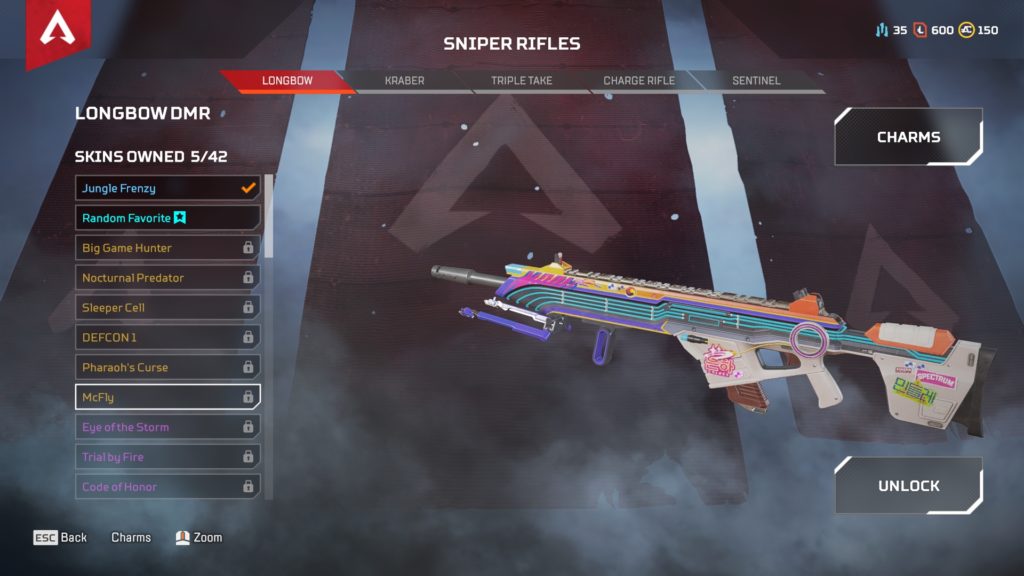Select the Jungle Frenzy skin

point(167,188)
